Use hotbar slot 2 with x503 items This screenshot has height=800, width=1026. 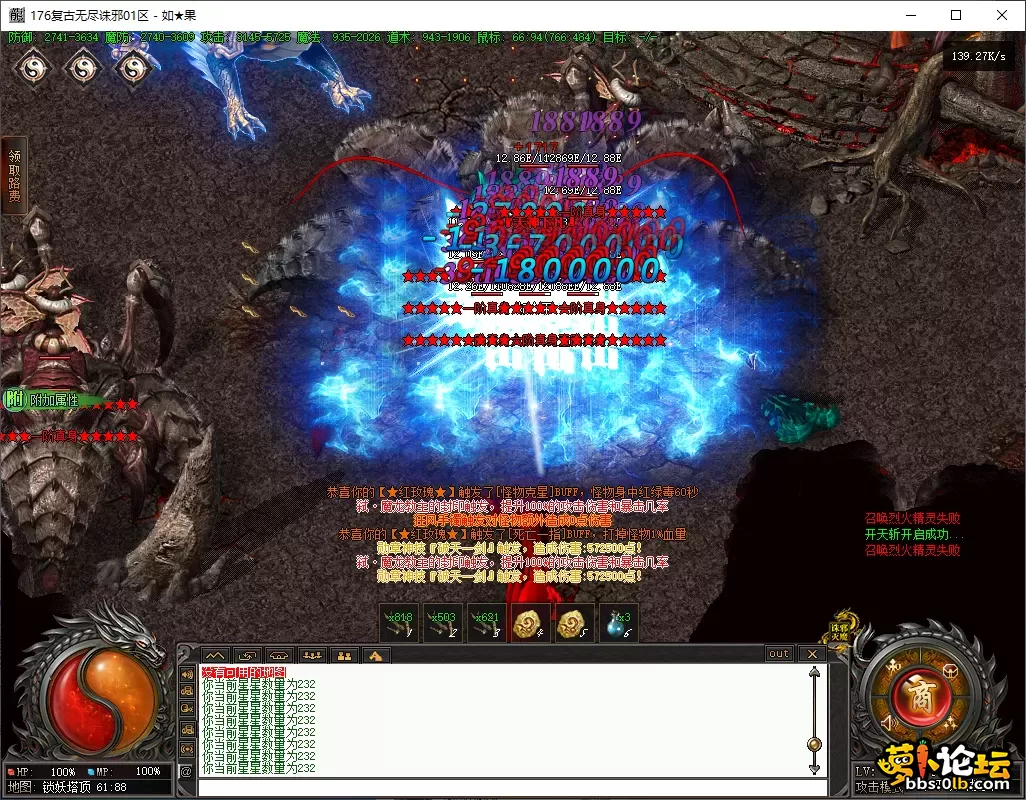point(443,624)
